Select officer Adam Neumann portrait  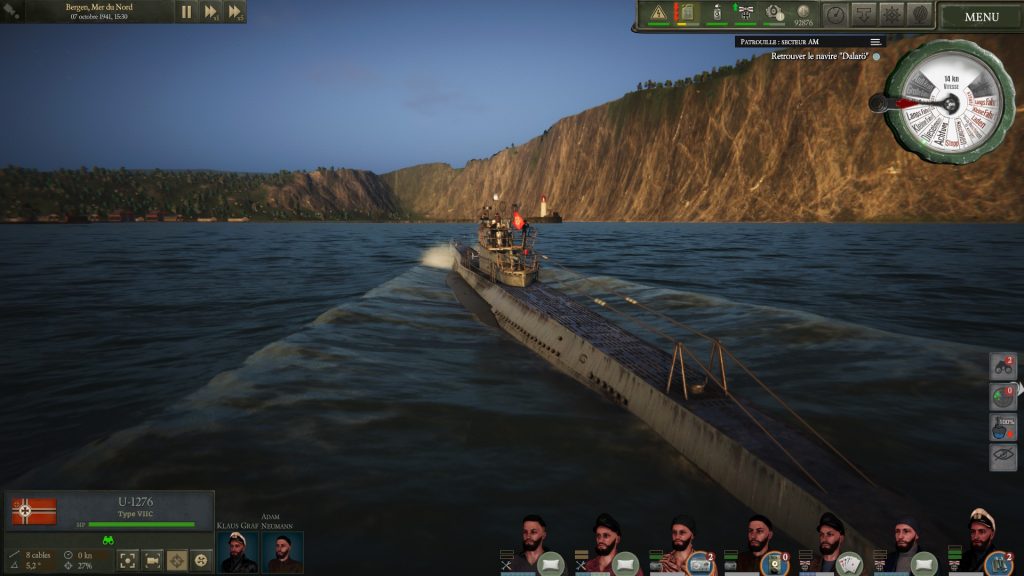tap(283, 552)
